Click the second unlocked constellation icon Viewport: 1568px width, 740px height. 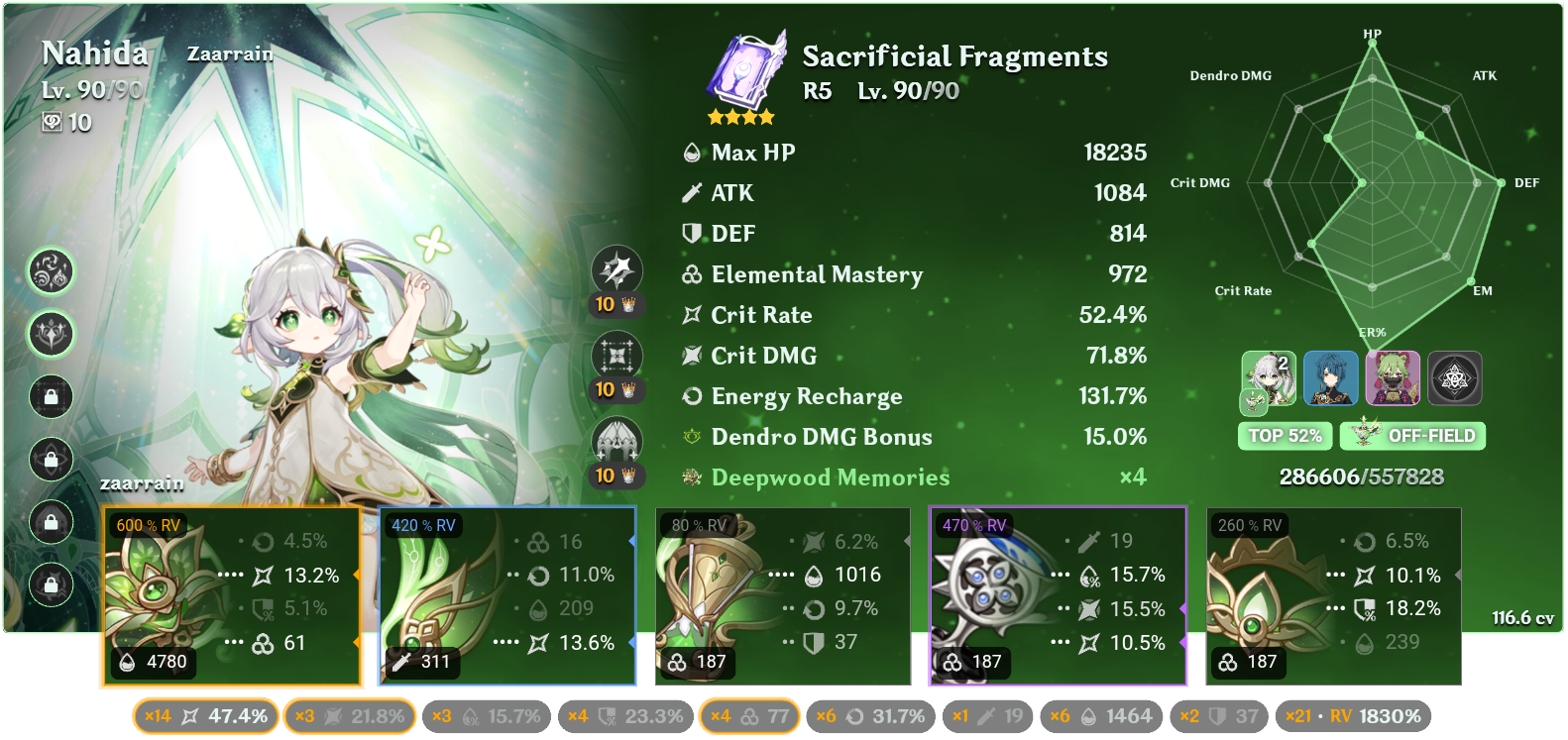(52, 334)
